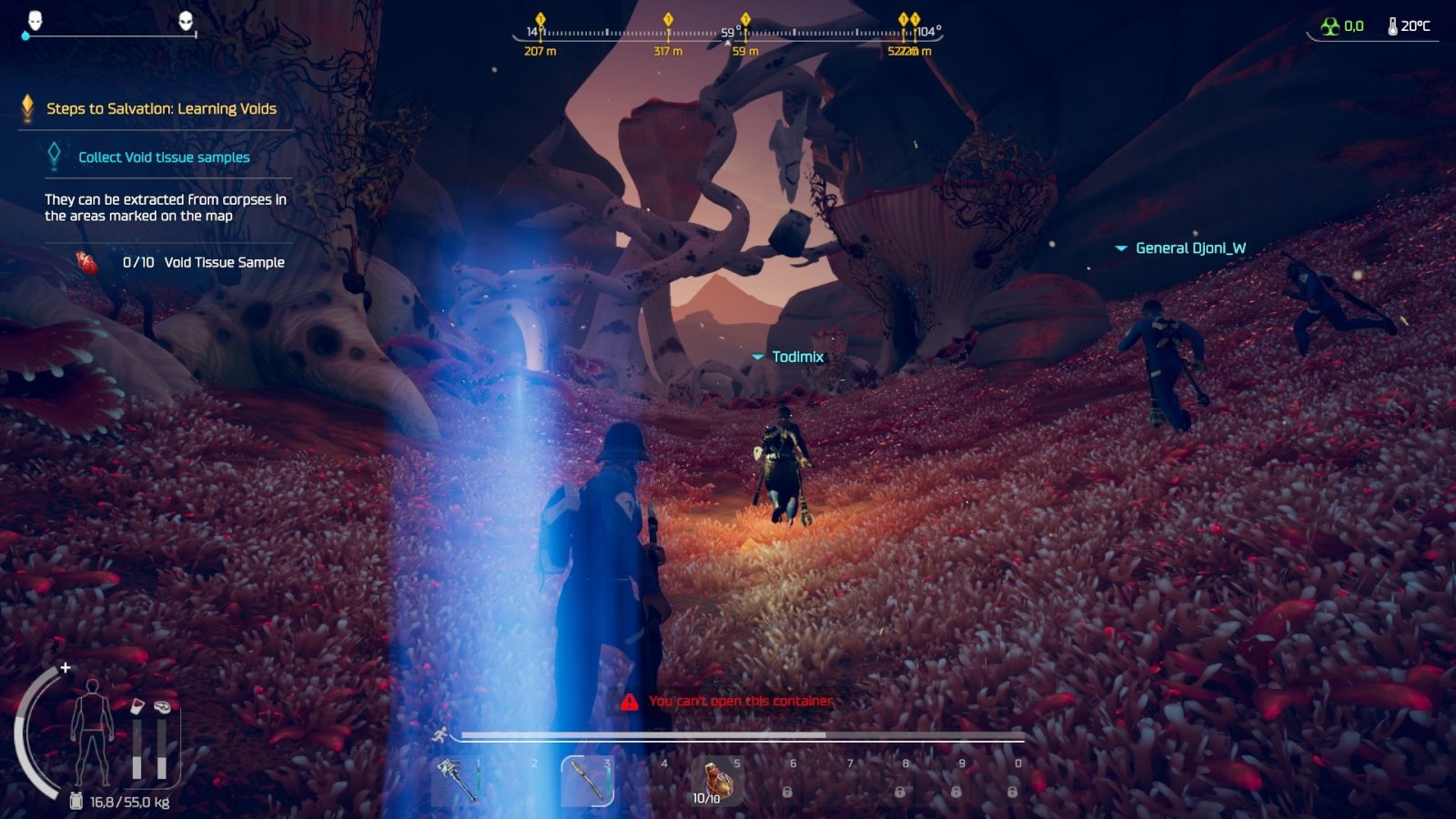Image resolution: width=1456 pixels, height=819 pixels.
Task: Select the highlighted spear in hotbar slot 3
Action: click(x=586, y=781)
